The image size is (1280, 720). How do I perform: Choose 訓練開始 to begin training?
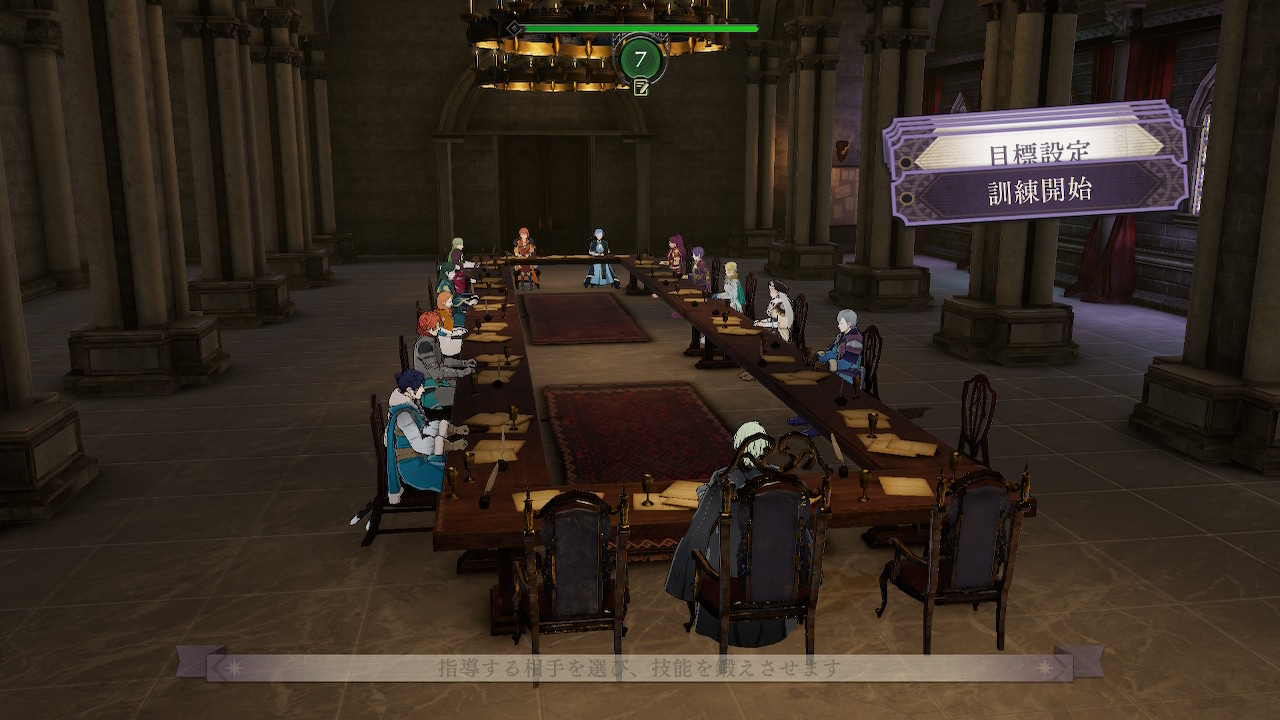pos(1041,188)
